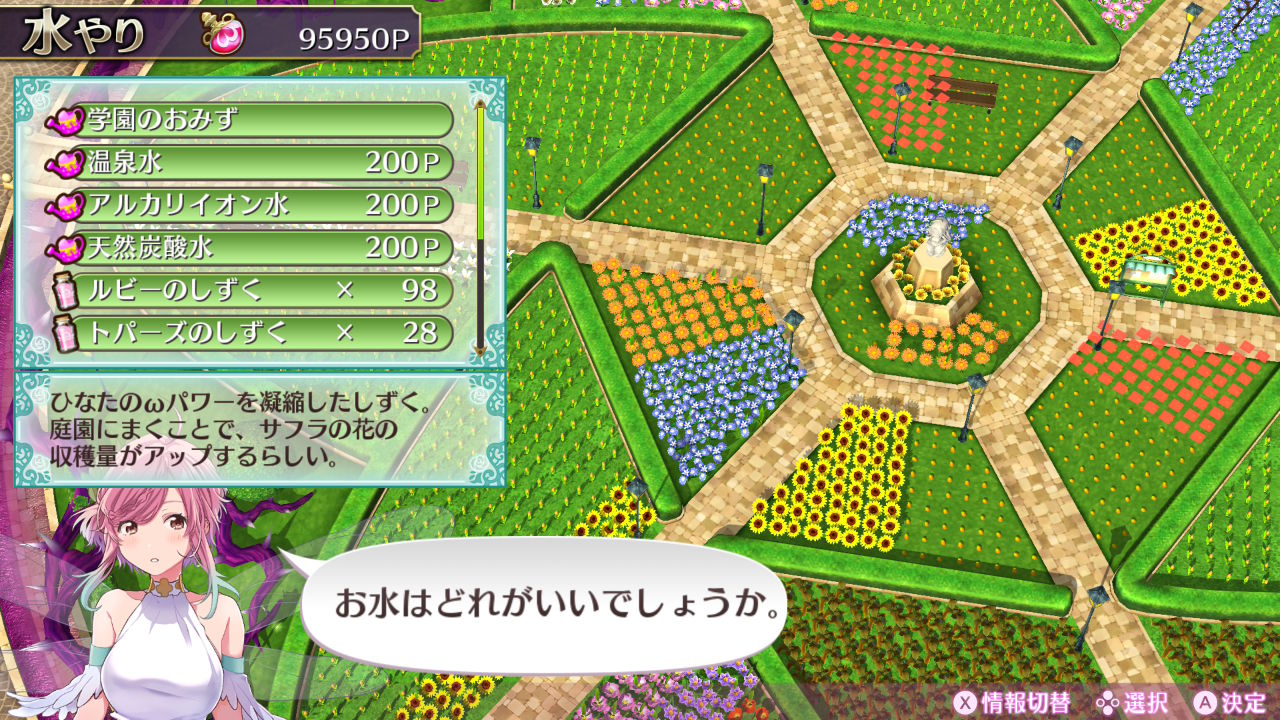
Task: Pick the アルカリイオン水 entry
Action: click(x=248, y=205)
